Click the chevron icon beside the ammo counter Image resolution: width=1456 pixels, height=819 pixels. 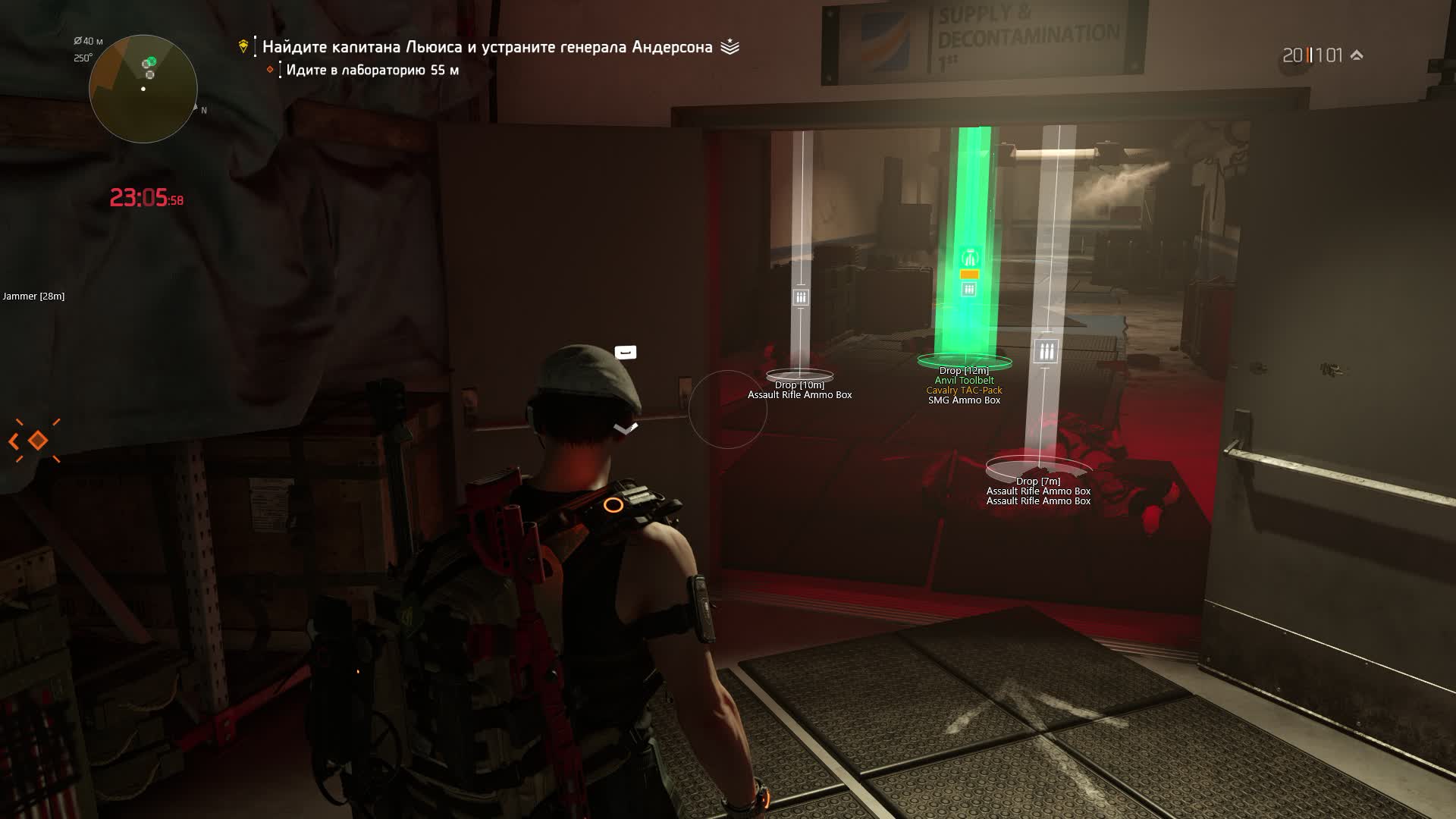1357,55
